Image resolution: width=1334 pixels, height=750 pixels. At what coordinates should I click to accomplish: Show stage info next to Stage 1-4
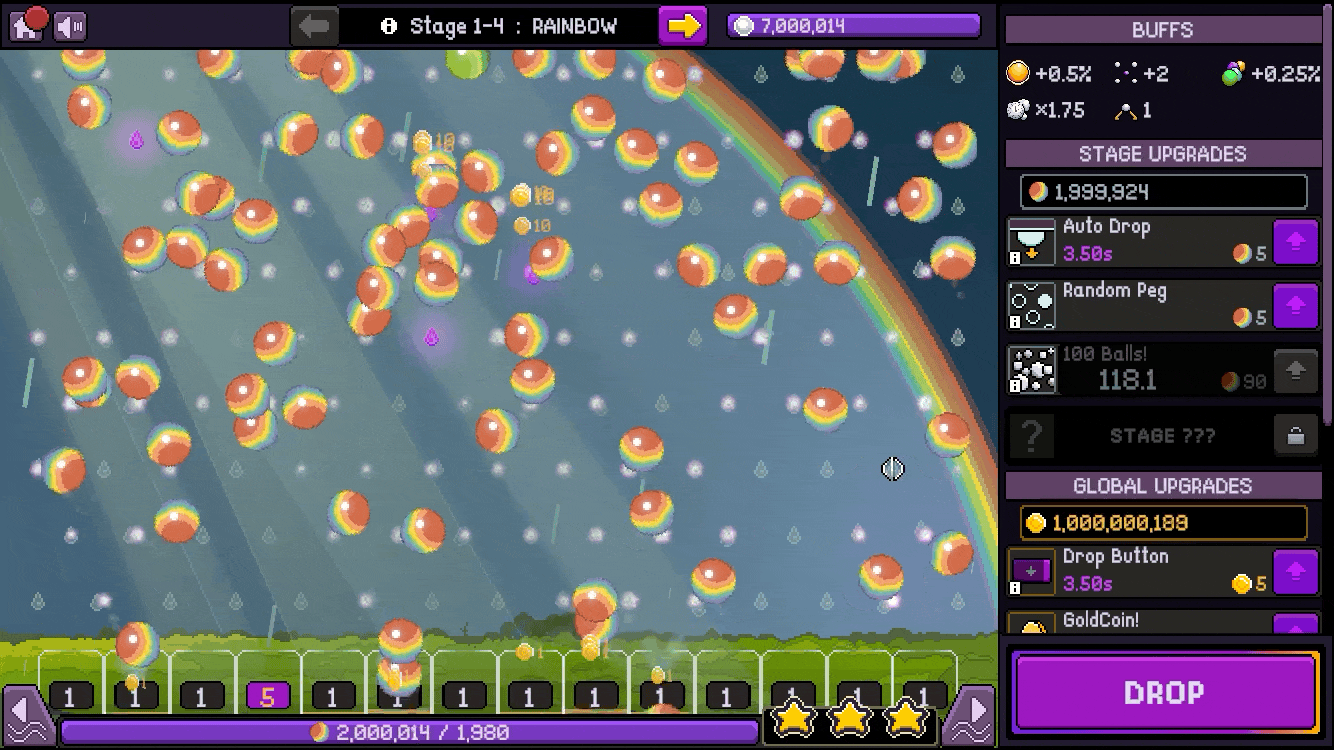coord(389,27)
